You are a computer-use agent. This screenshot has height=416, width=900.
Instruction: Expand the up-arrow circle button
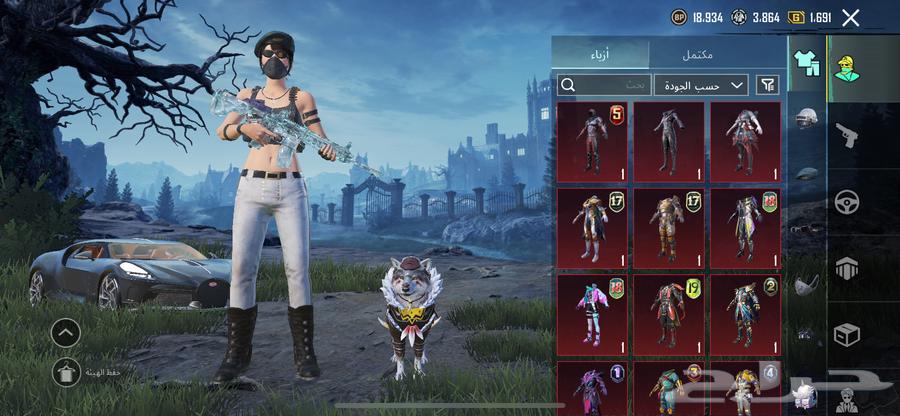click(x=66, y=332)
